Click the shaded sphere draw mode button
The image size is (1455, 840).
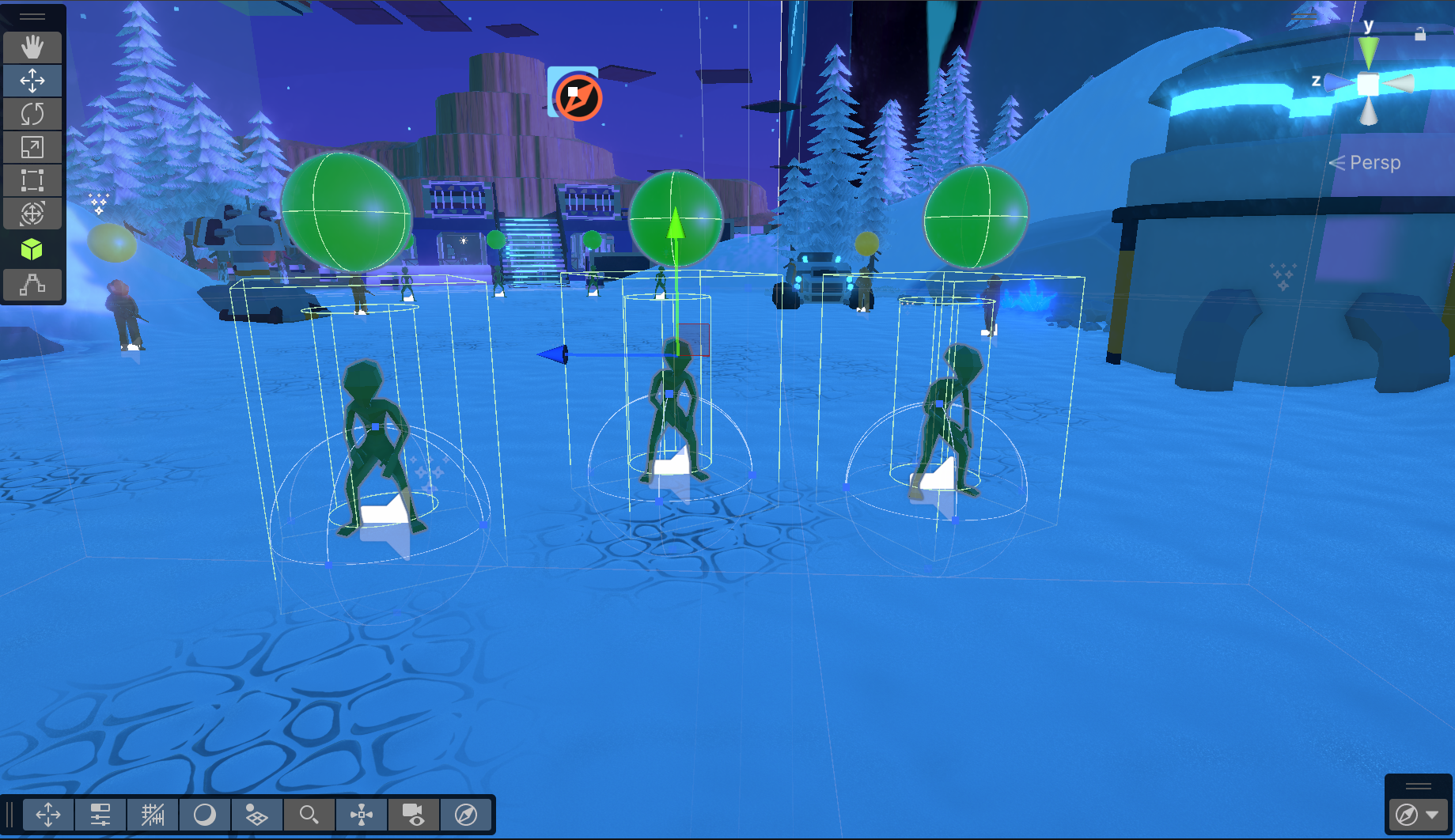click(x=205, y=815)
